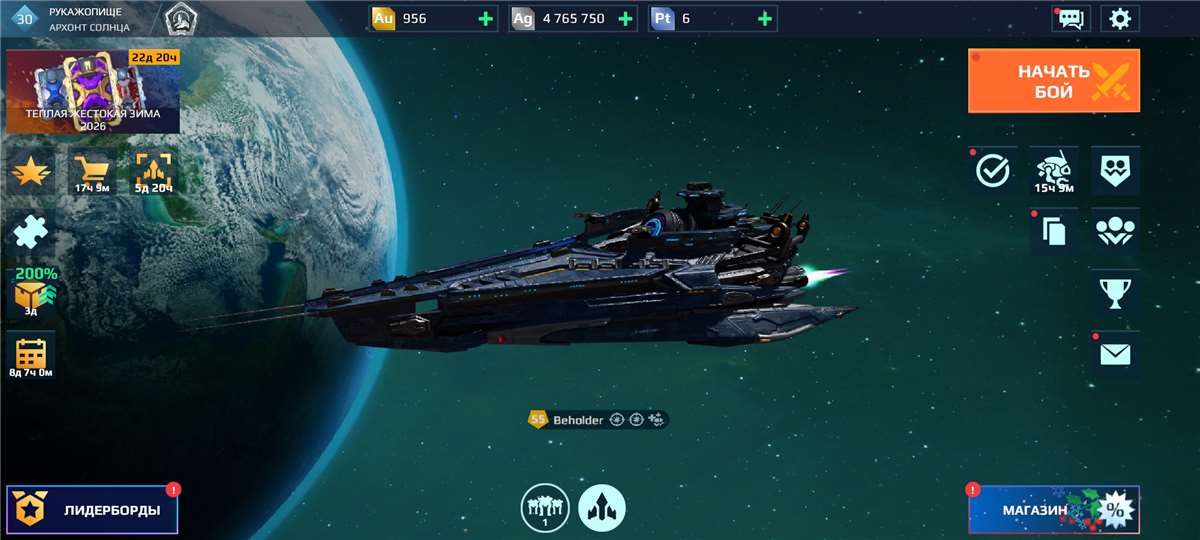Open the checkmark tasks icon
Screen dimensions: 1200x540
(x=993, y=171)
